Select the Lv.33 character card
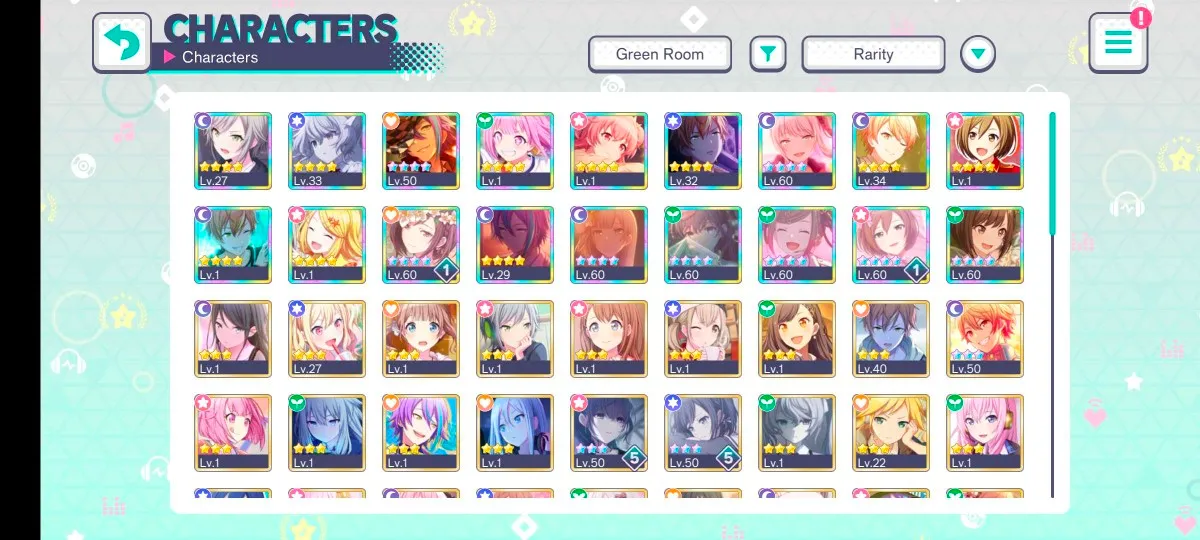Screen dimensions: 1200x540 pos(327,150)
